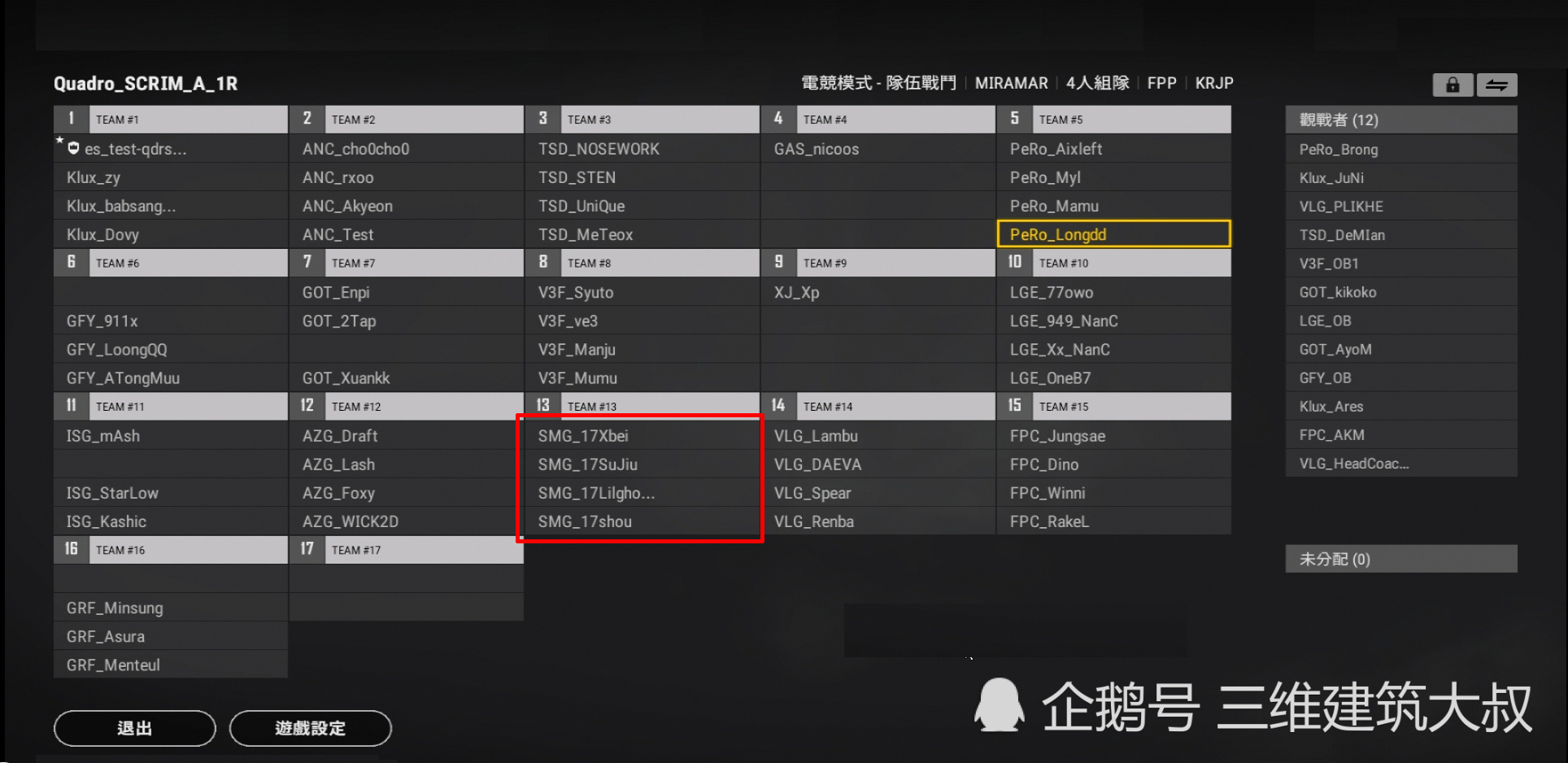Click the swap teams arrows icon

click(1497, 85)
